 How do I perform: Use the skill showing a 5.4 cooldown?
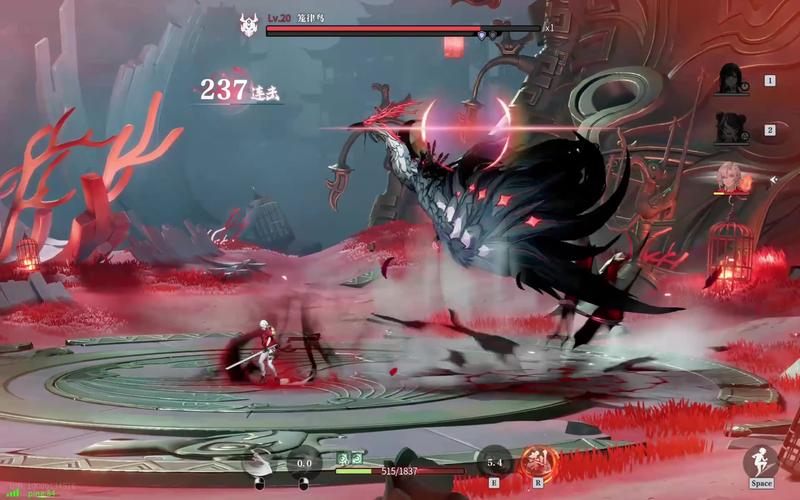pyautogui.click(x=494, y=462)
